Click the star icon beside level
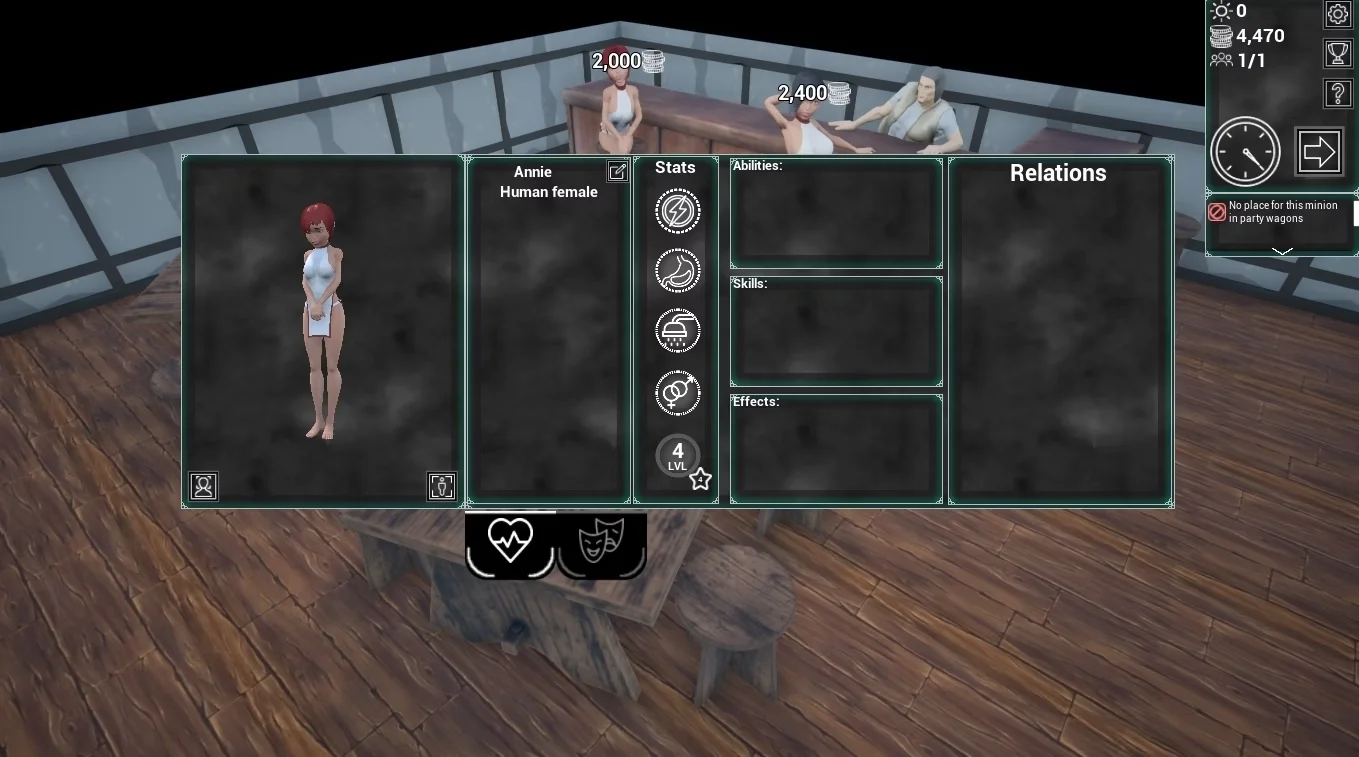The image size is (1359, 757). pyautogui.click(x=700, y=480)
